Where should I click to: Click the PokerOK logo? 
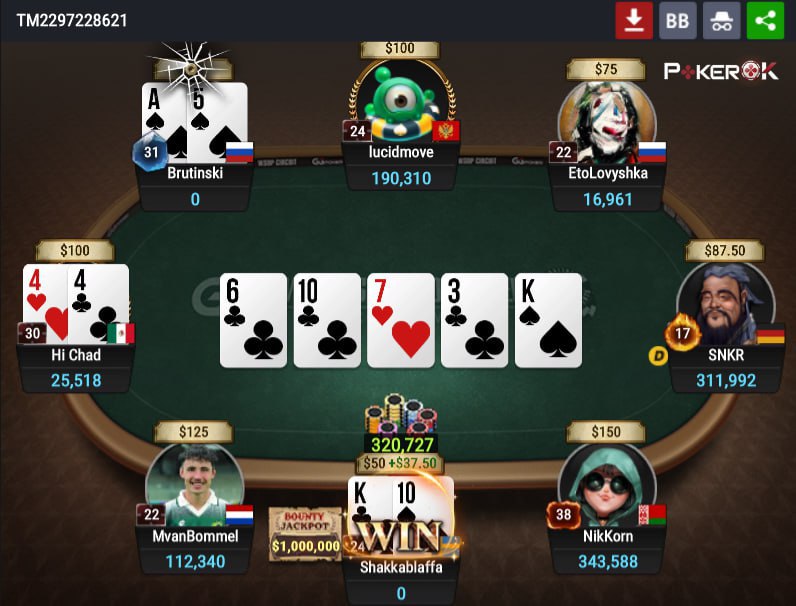tap(721, 71)
